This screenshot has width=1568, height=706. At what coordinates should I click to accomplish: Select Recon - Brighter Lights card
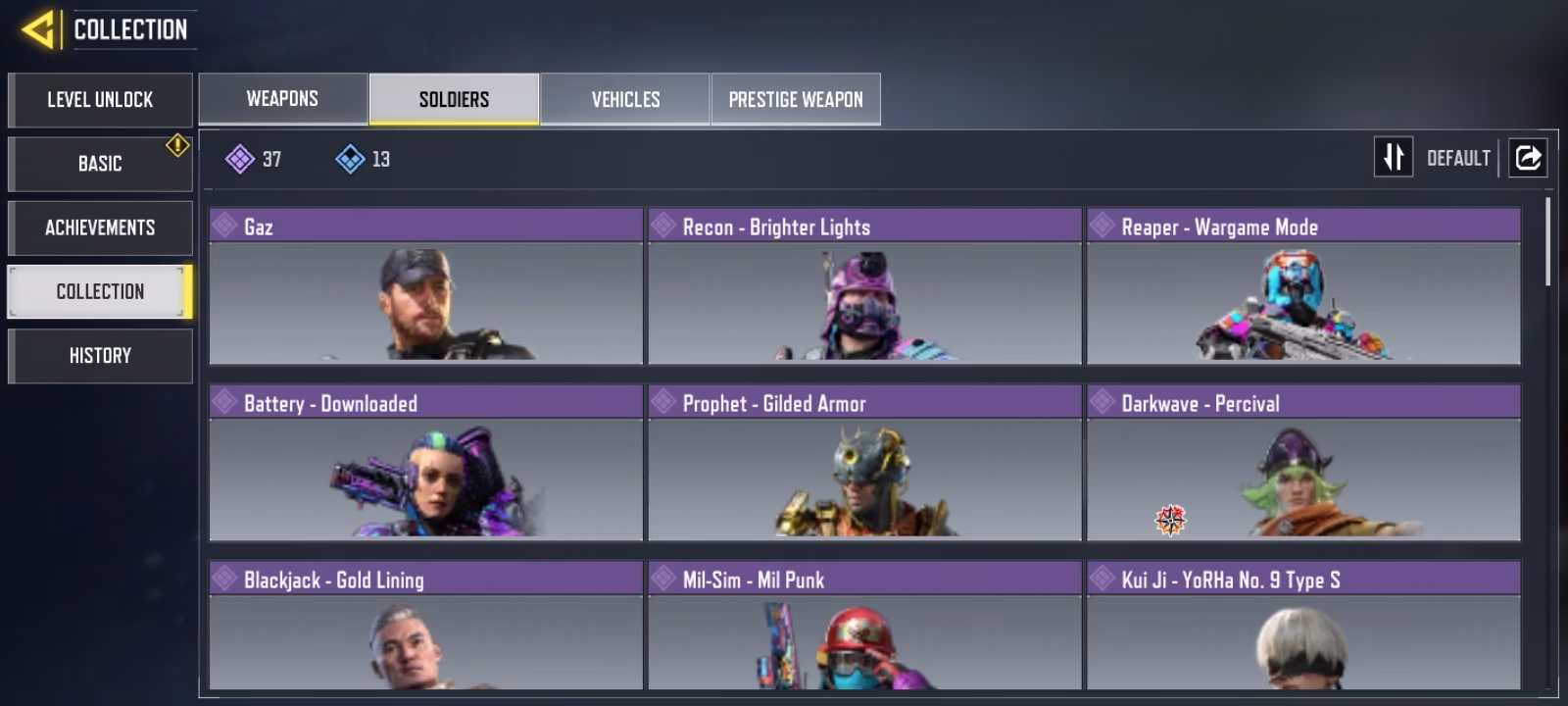tap(864, 286)
